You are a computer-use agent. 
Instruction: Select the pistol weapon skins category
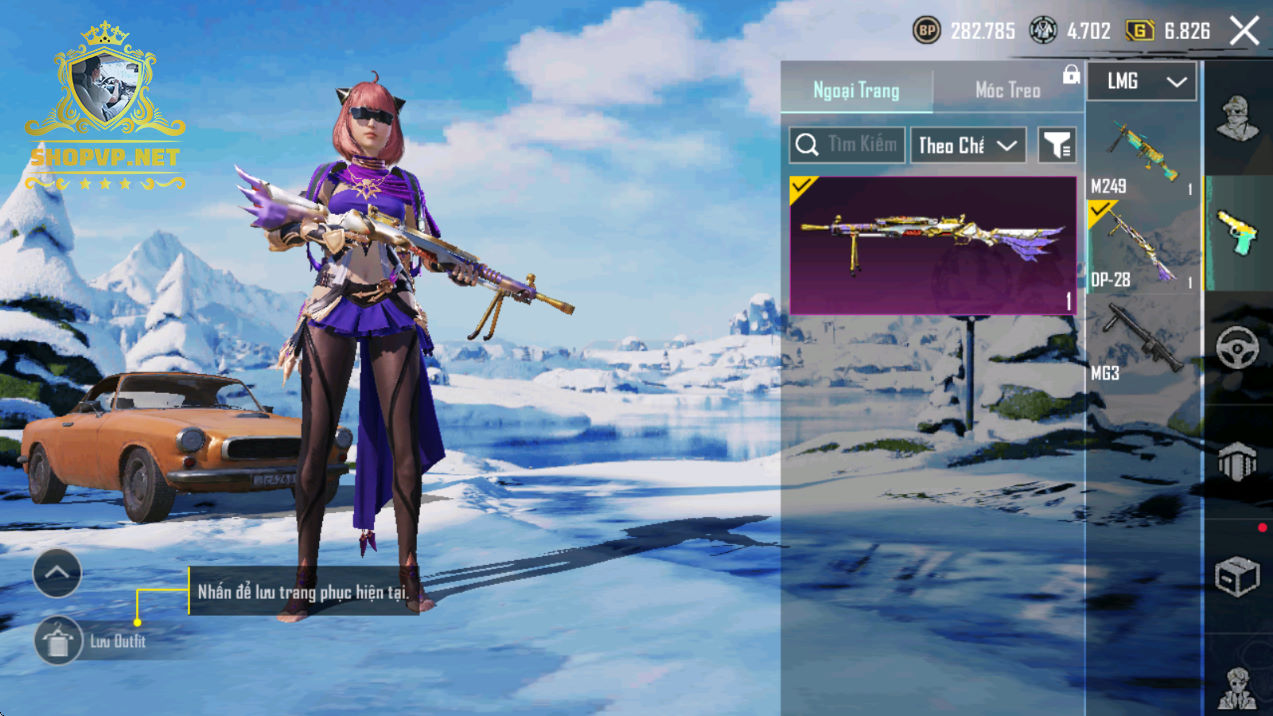(x=1238, y=233)
